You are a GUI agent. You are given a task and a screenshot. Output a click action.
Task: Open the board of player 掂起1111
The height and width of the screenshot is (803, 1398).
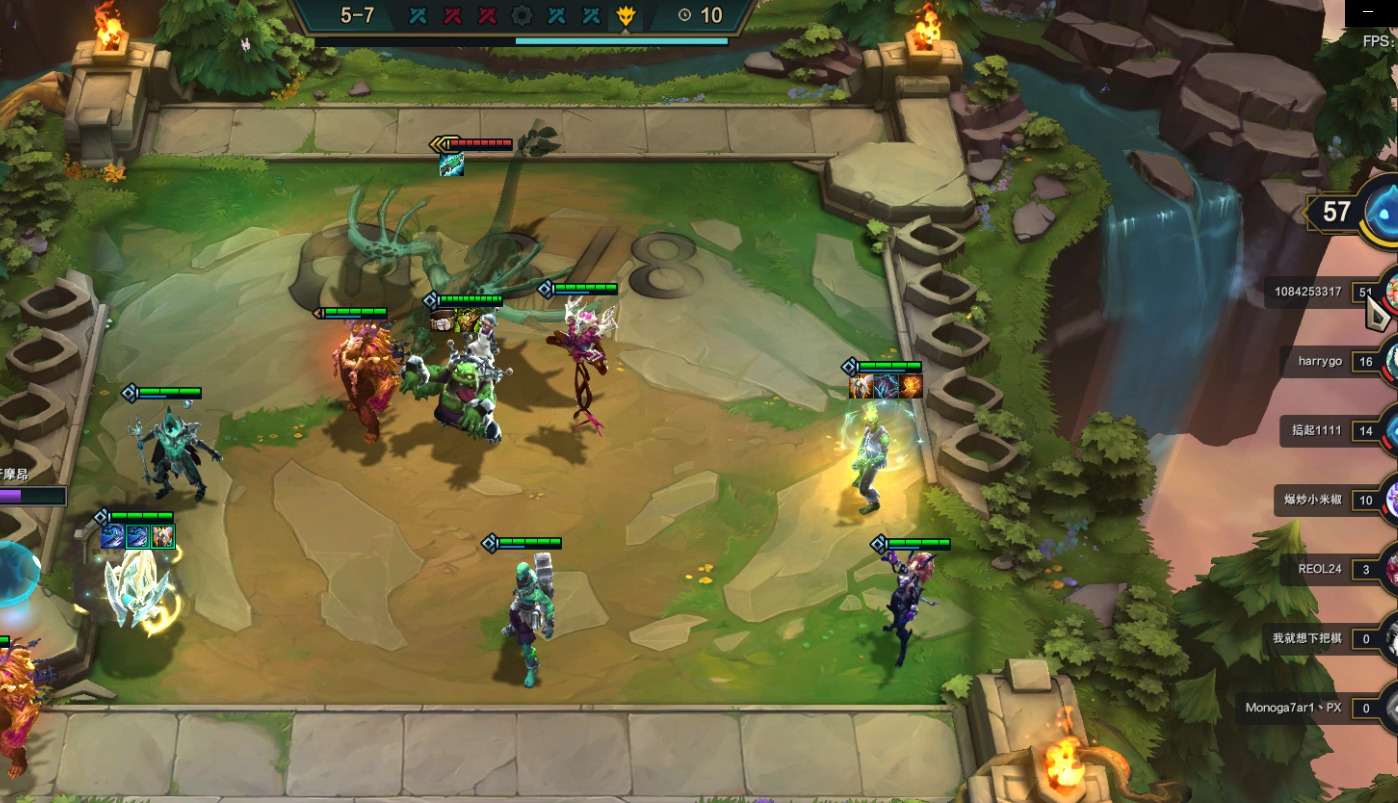pos(1314,431)
